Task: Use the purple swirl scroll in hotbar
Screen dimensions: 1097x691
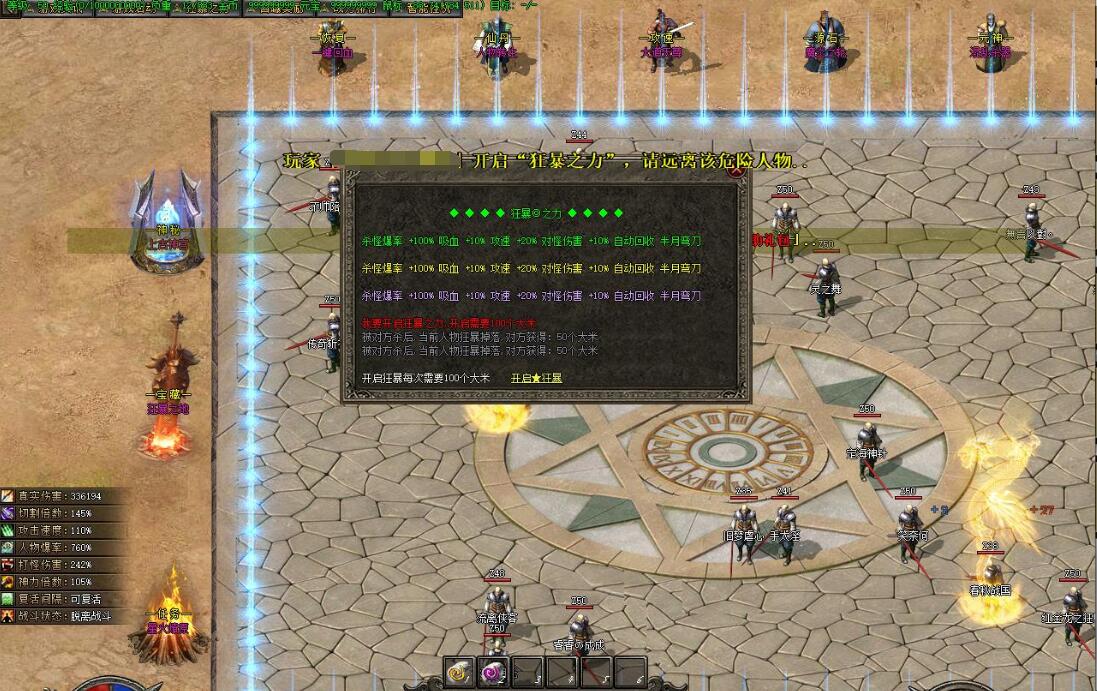Action: point(494,673)
